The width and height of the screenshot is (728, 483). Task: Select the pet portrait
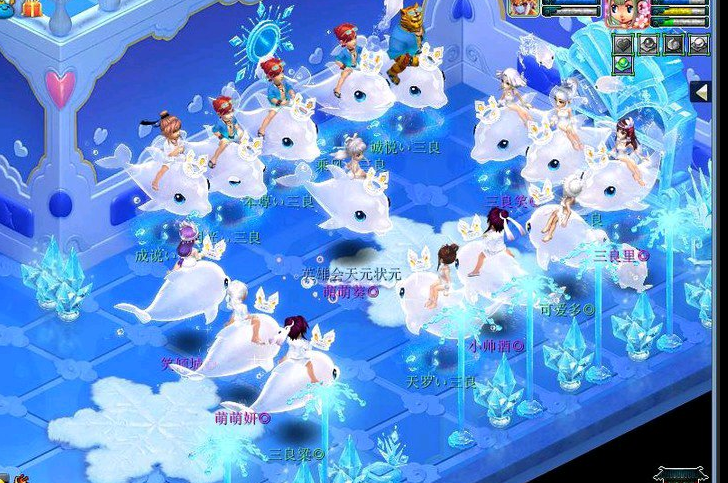(523, 9)
